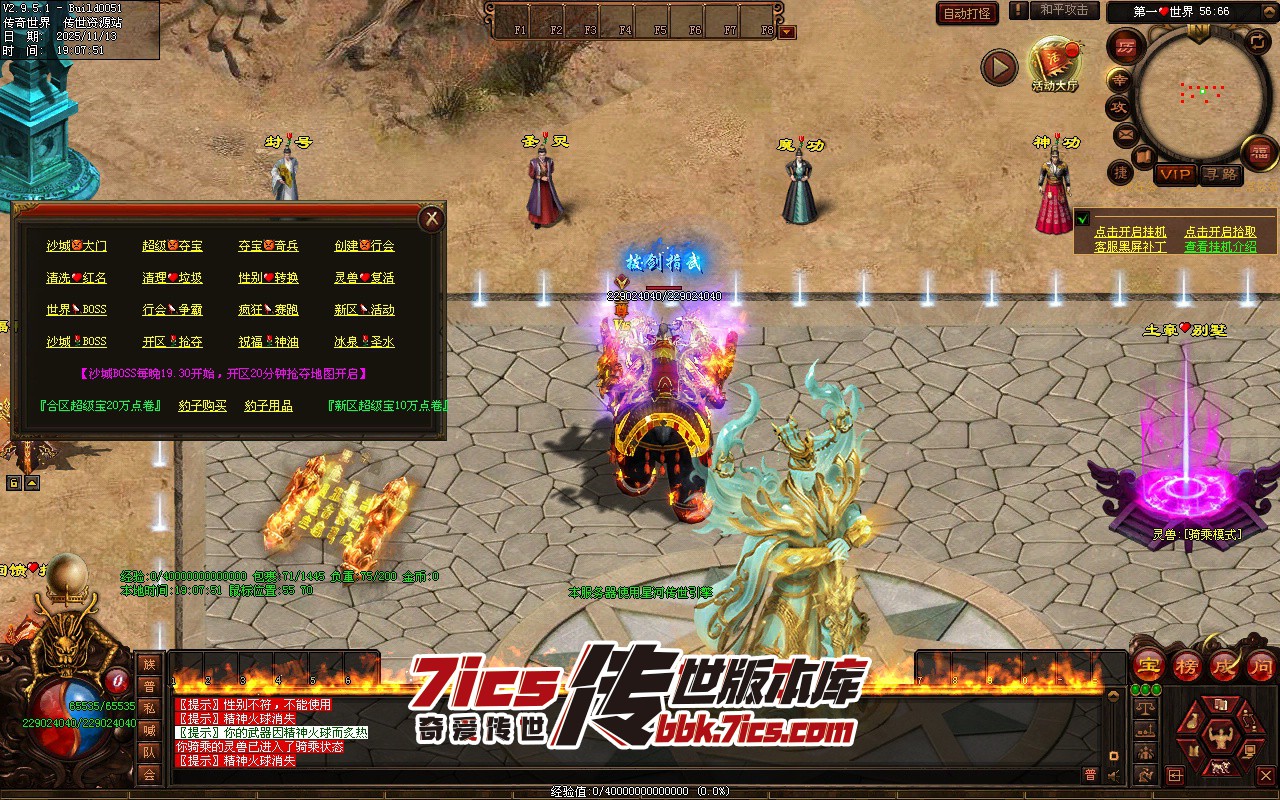This screenshot has height=800, width=1280.
Task: Switch the 和平攻击 attack mode
Action: click(x=1064, y=10)
